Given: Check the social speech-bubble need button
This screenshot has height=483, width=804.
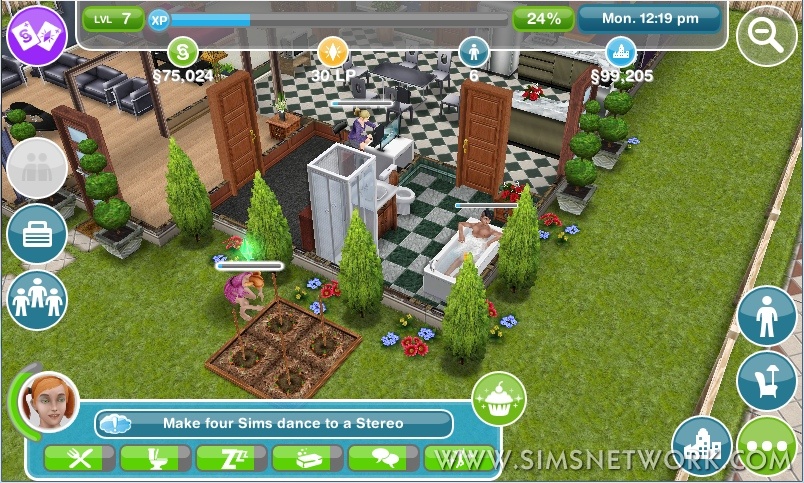Looking at the screenshot, I should (x=385, y=459).
